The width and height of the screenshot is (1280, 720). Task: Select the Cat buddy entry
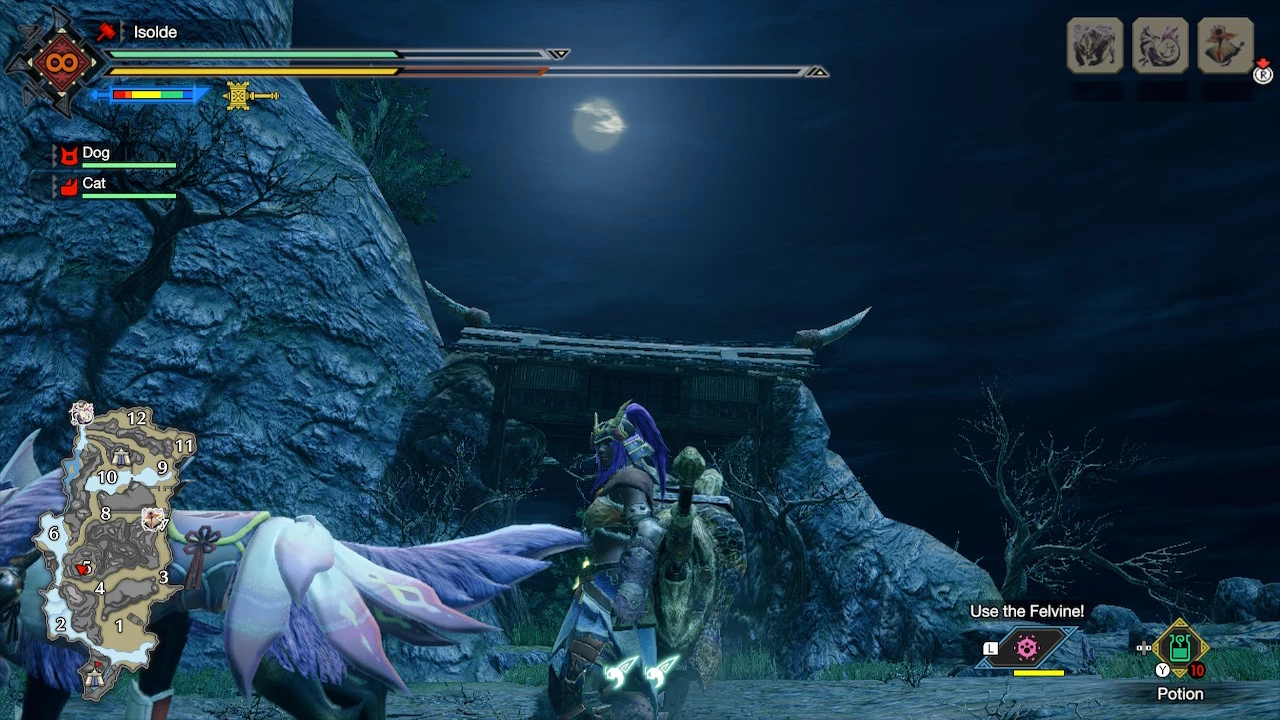[x=94, y=184]
